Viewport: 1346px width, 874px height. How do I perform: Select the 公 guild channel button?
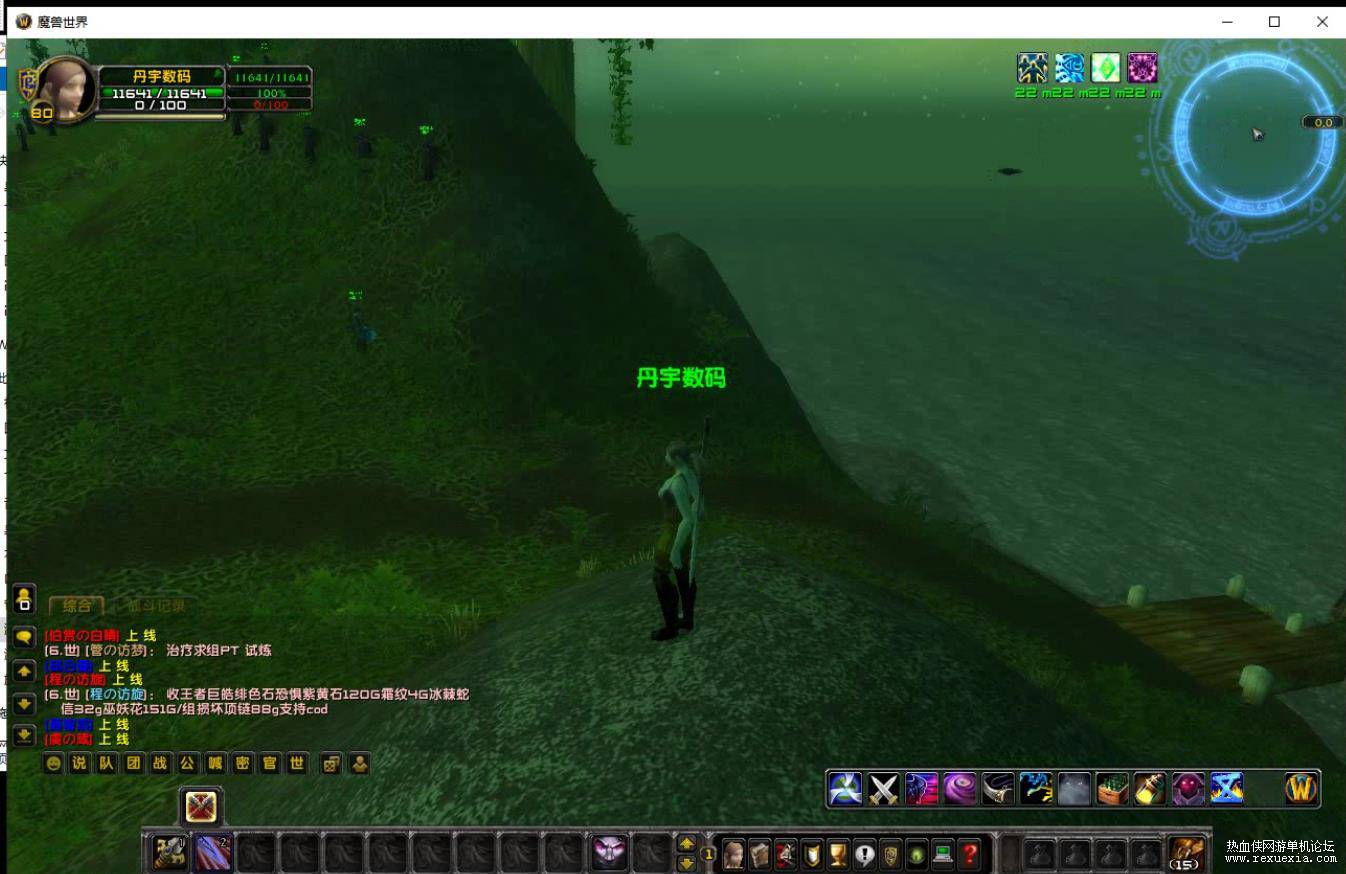[188, 763]
